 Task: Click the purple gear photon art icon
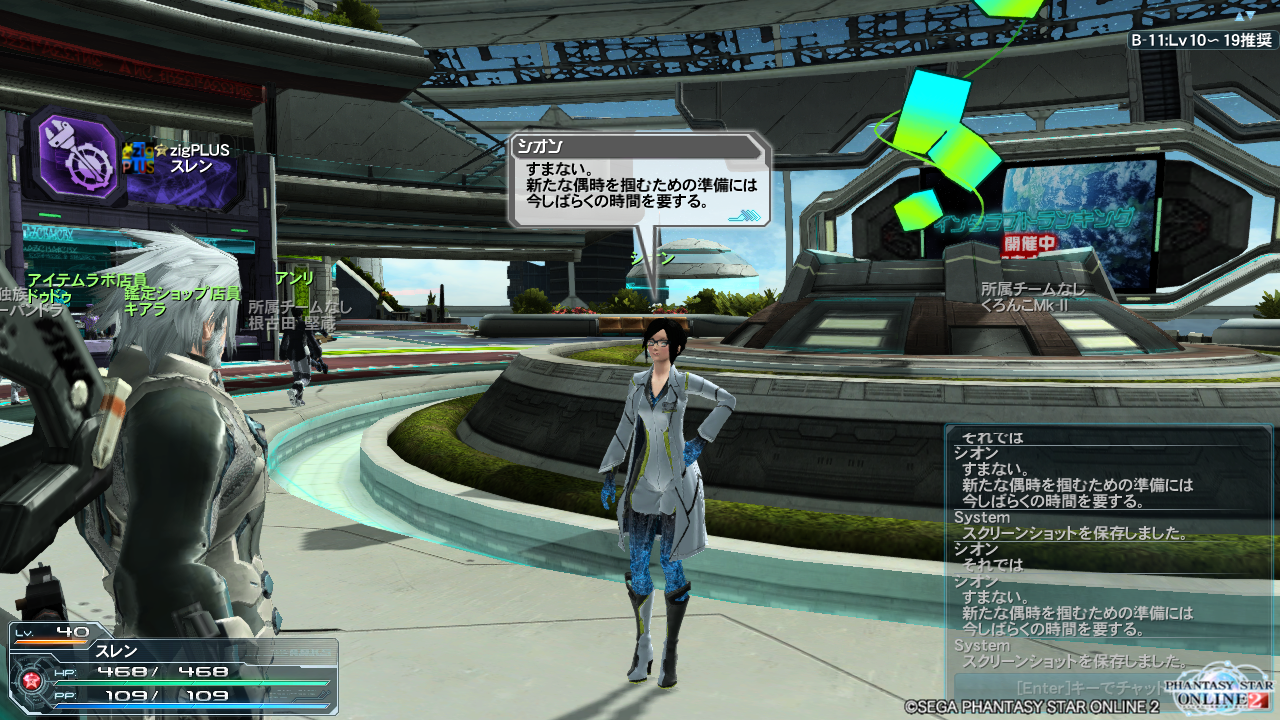(75, 157)
